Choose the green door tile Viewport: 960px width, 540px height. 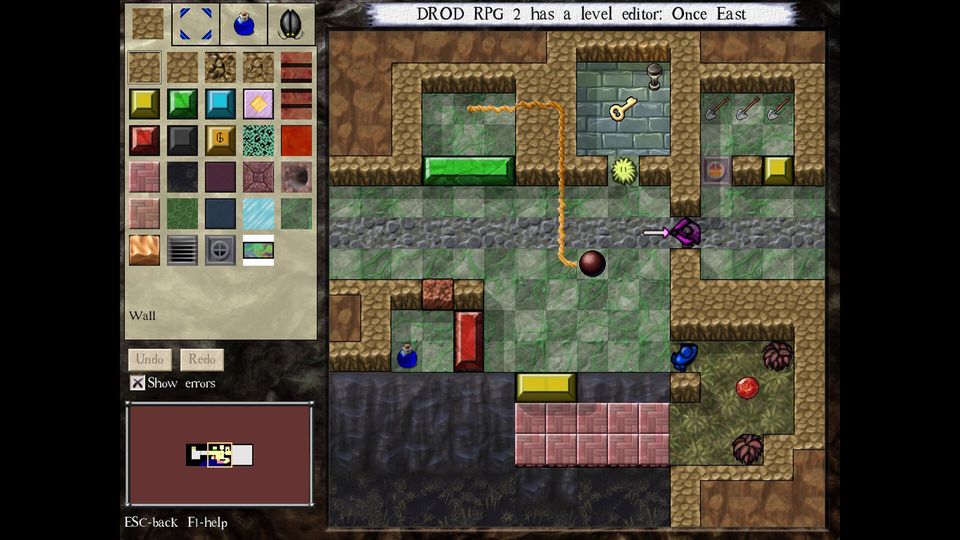coord(182,103)
